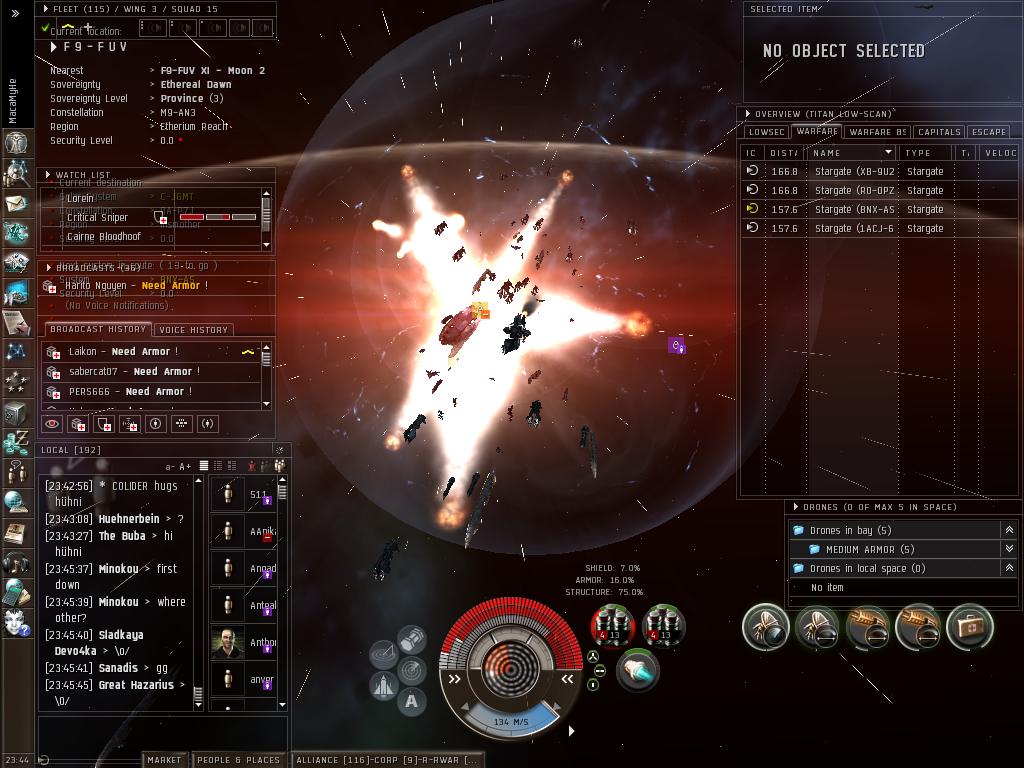Open the WARFARE BS overview tab
This screenshot has height=768, width=1024.
(877, 132)
